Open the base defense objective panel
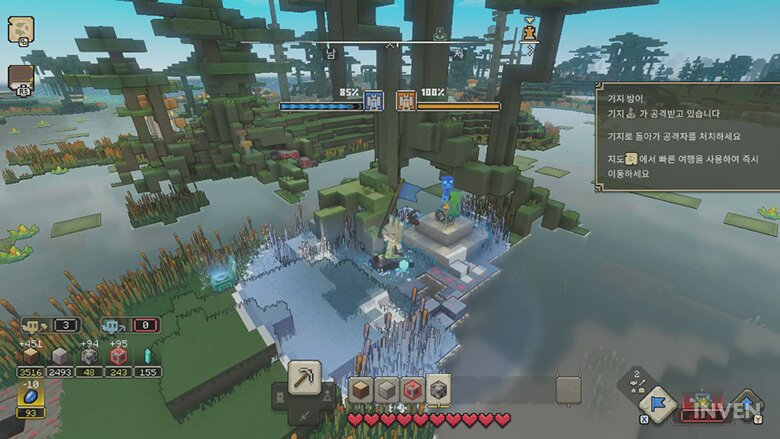 point(683,135)
